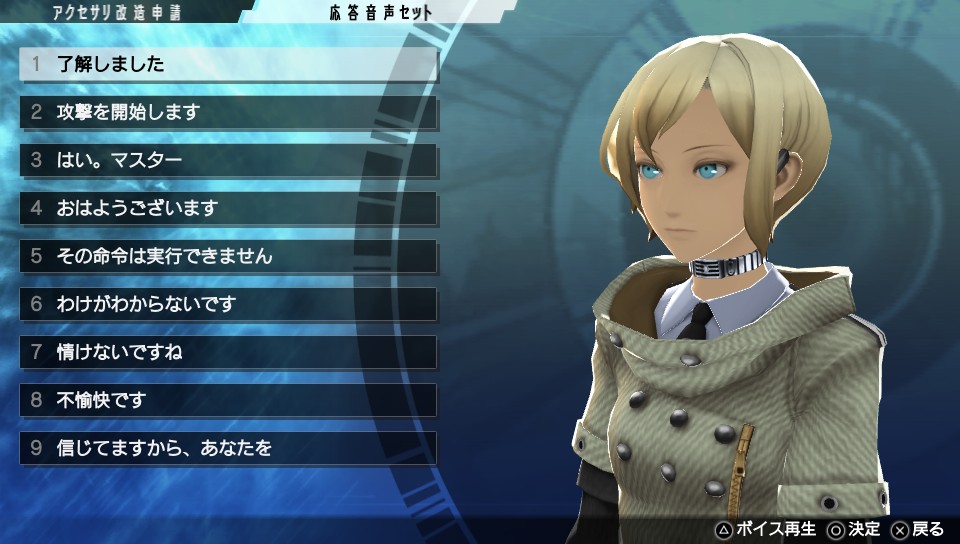Select わけがわからないです voice line
Screen dimensions: 960x544
228,304
